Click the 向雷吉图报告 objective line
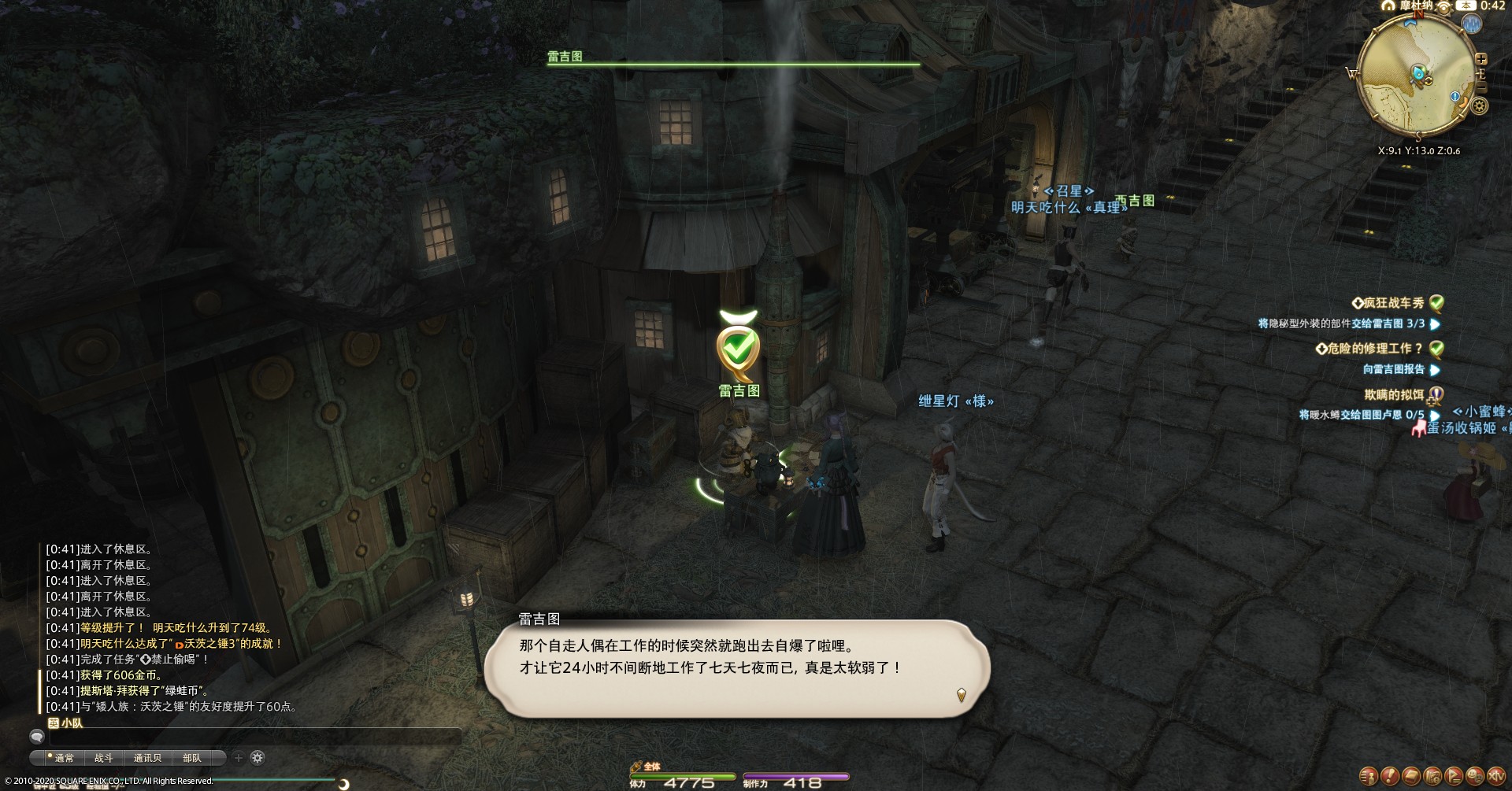The image size is (1512, 791). click(1393, 369)
